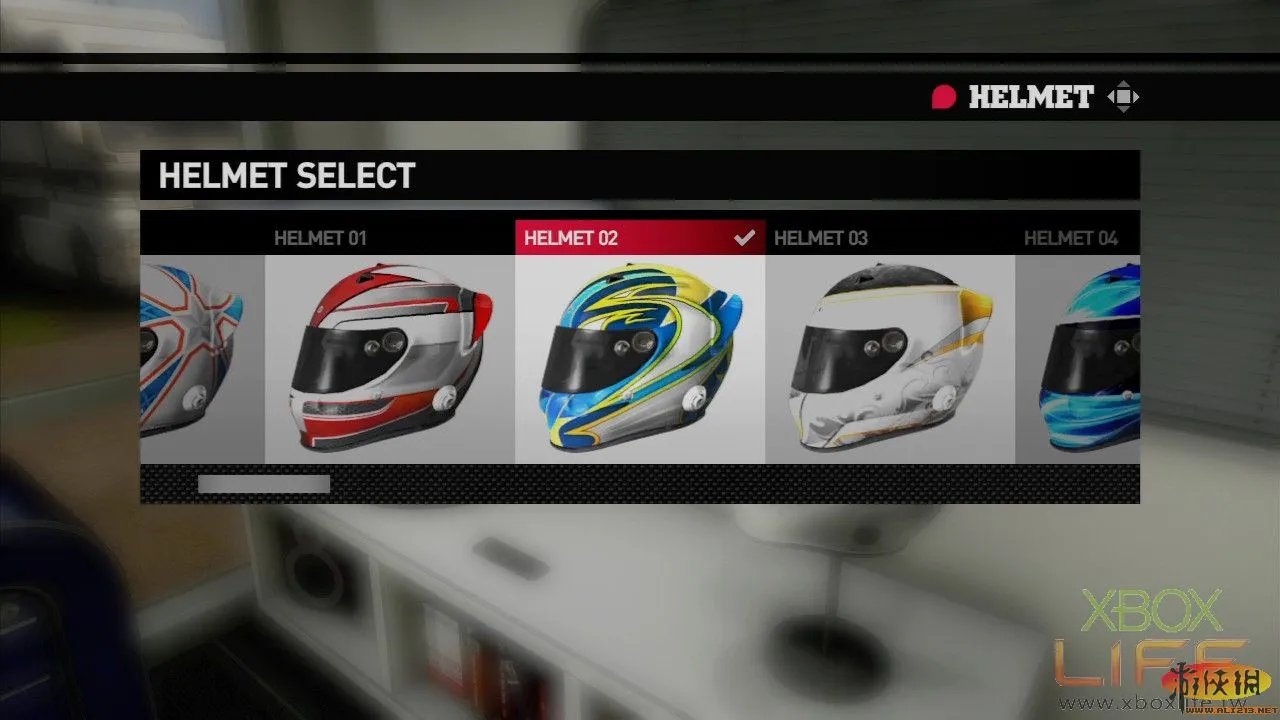Switch to the HELMET 03 tab
This screenshot has width=1280, height=720.
pos(822,238)
